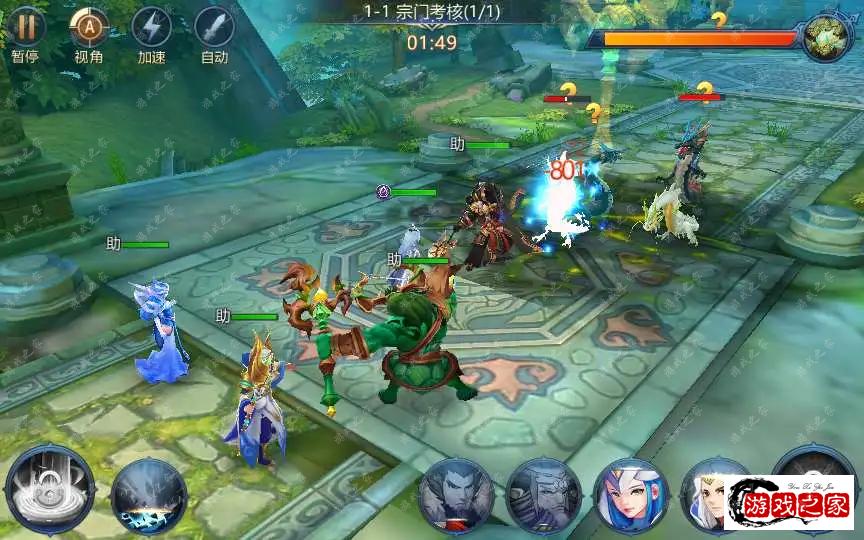Activate the 加速 speed-up button
Screen dimensions: 864x540
[x=151, y=27]
